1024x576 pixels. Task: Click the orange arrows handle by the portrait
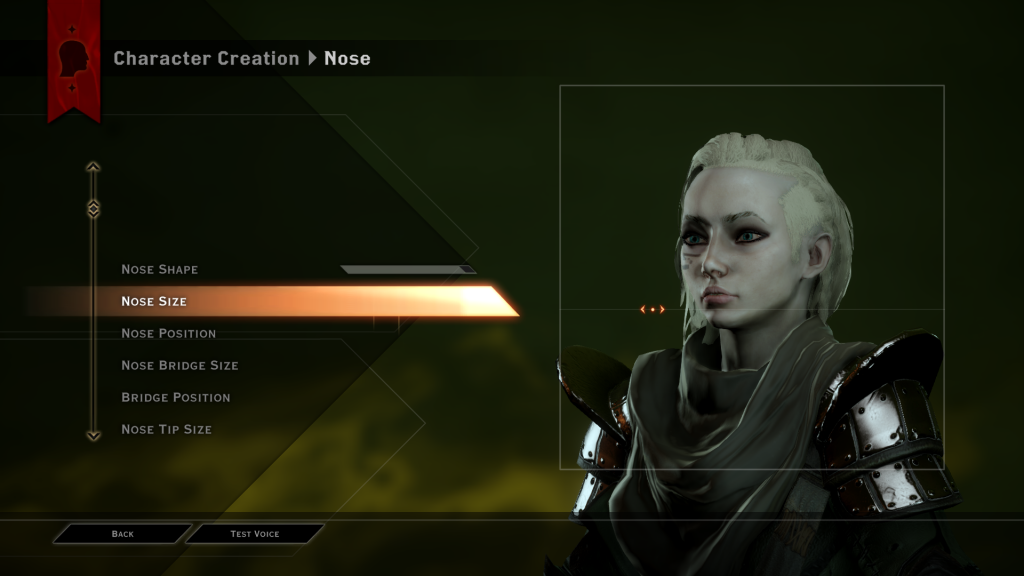(652, 310)
